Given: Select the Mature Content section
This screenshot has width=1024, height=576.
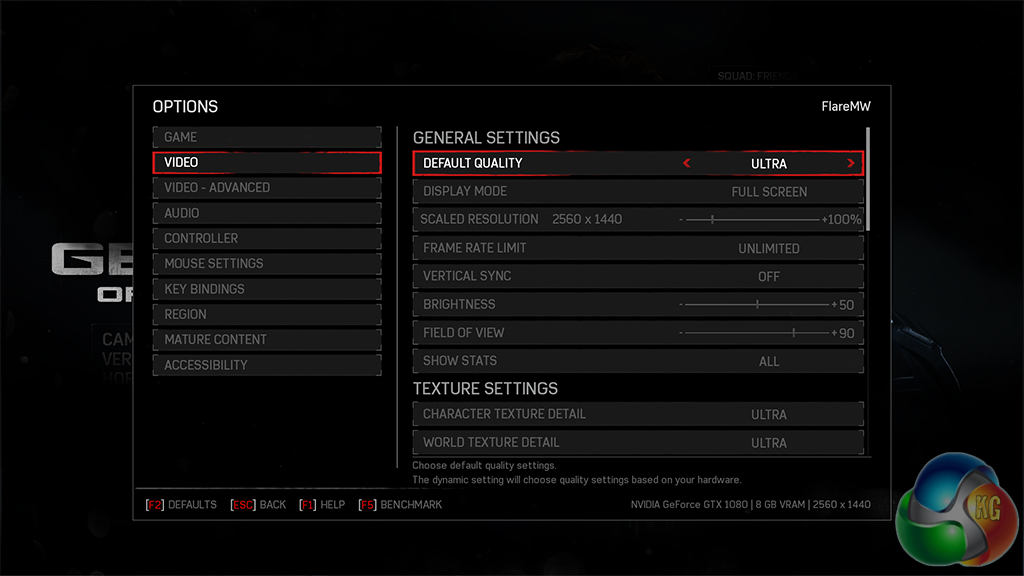Looking at the screenshot, I should click(x=266, y=340).
